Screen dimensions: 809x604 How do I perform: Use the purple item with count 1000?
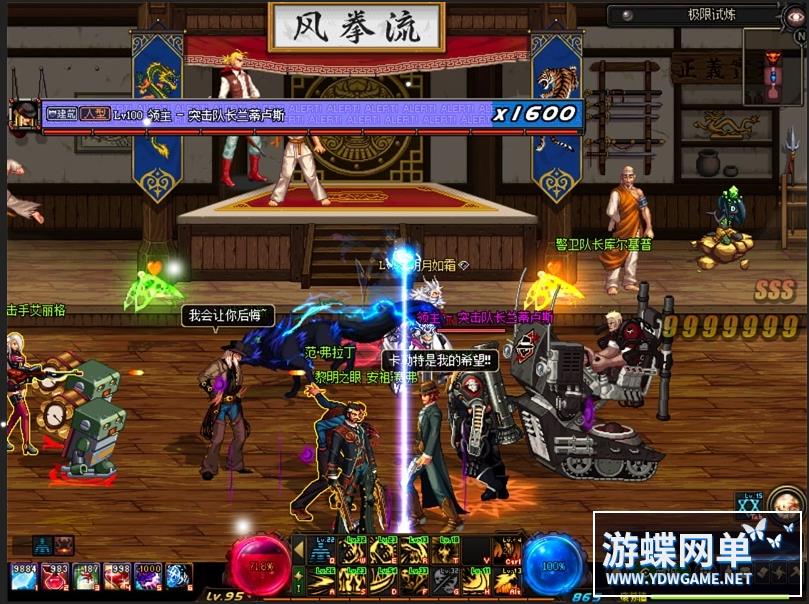coord(147,577)
